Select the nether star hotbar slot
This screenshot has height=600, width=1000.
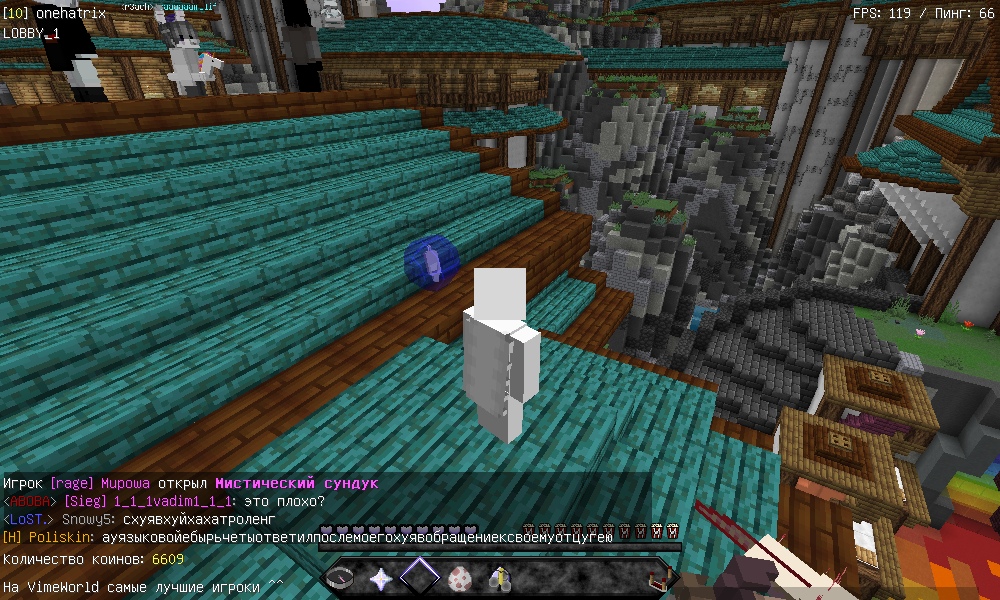381,578
